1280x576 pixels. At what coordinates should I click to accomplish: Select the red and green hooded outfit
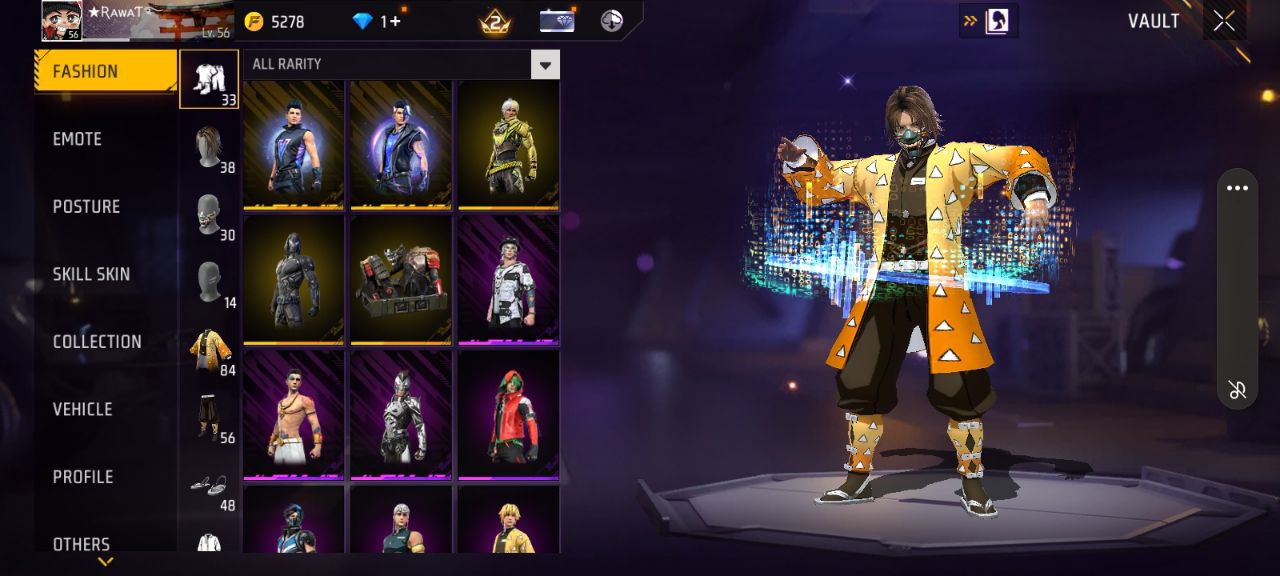point(508,413)
